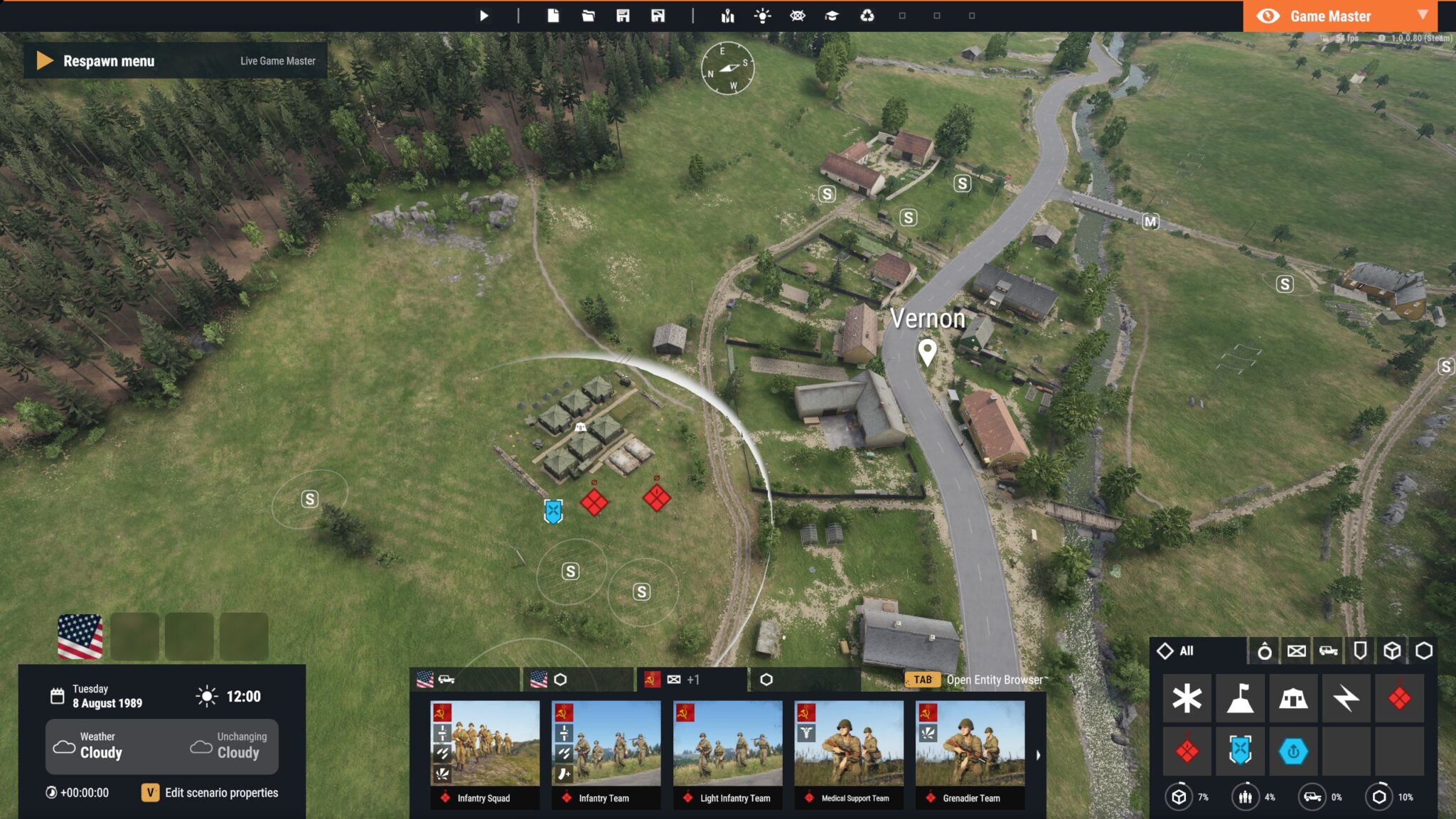The image size is (1456, 819).
Task: Select the US flag faction slot
Action: tap(80, 636)
